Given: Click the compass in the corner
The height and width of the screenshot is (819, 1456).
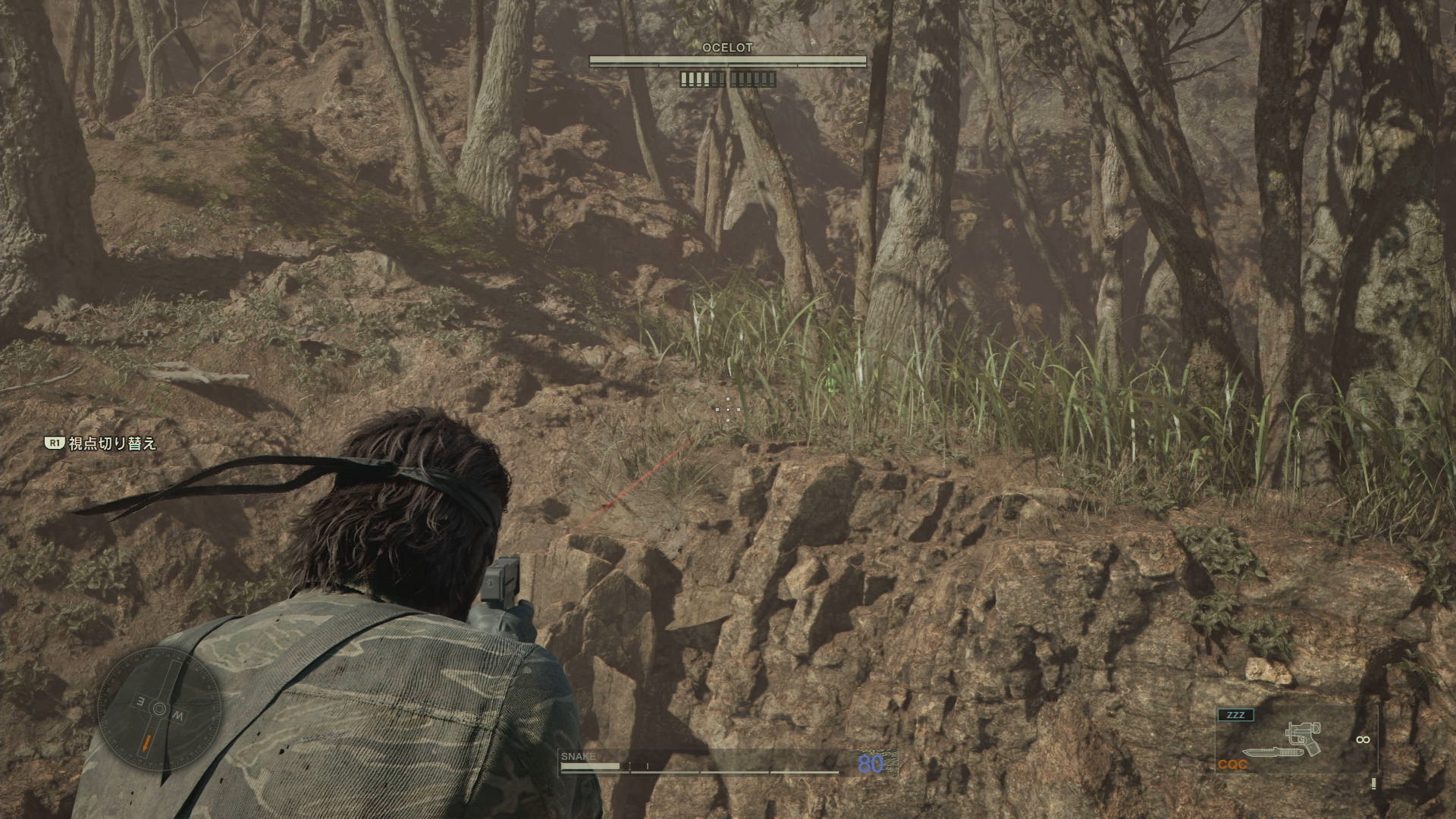Looking at the screenshot, I should [x=160, y=711].
